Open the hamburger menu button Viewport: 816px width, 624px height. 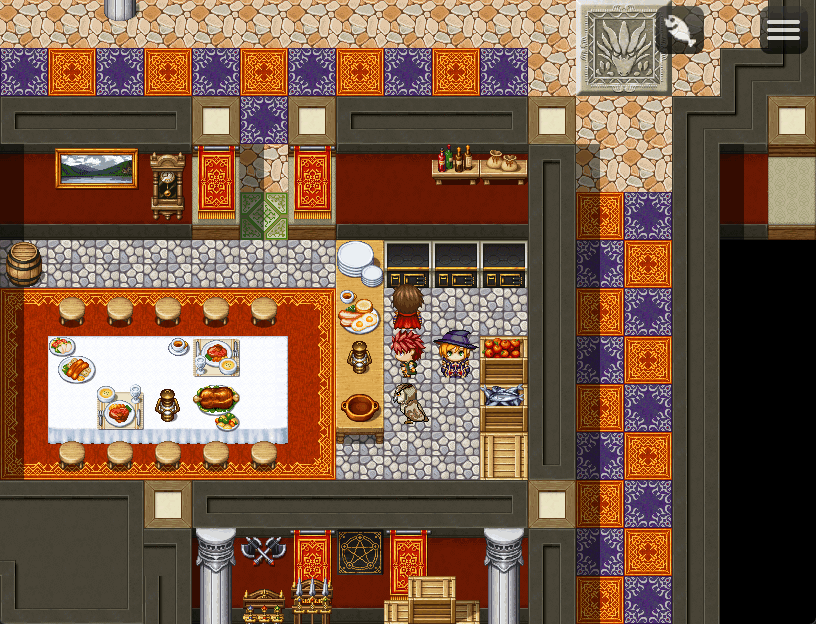[783, 30]
